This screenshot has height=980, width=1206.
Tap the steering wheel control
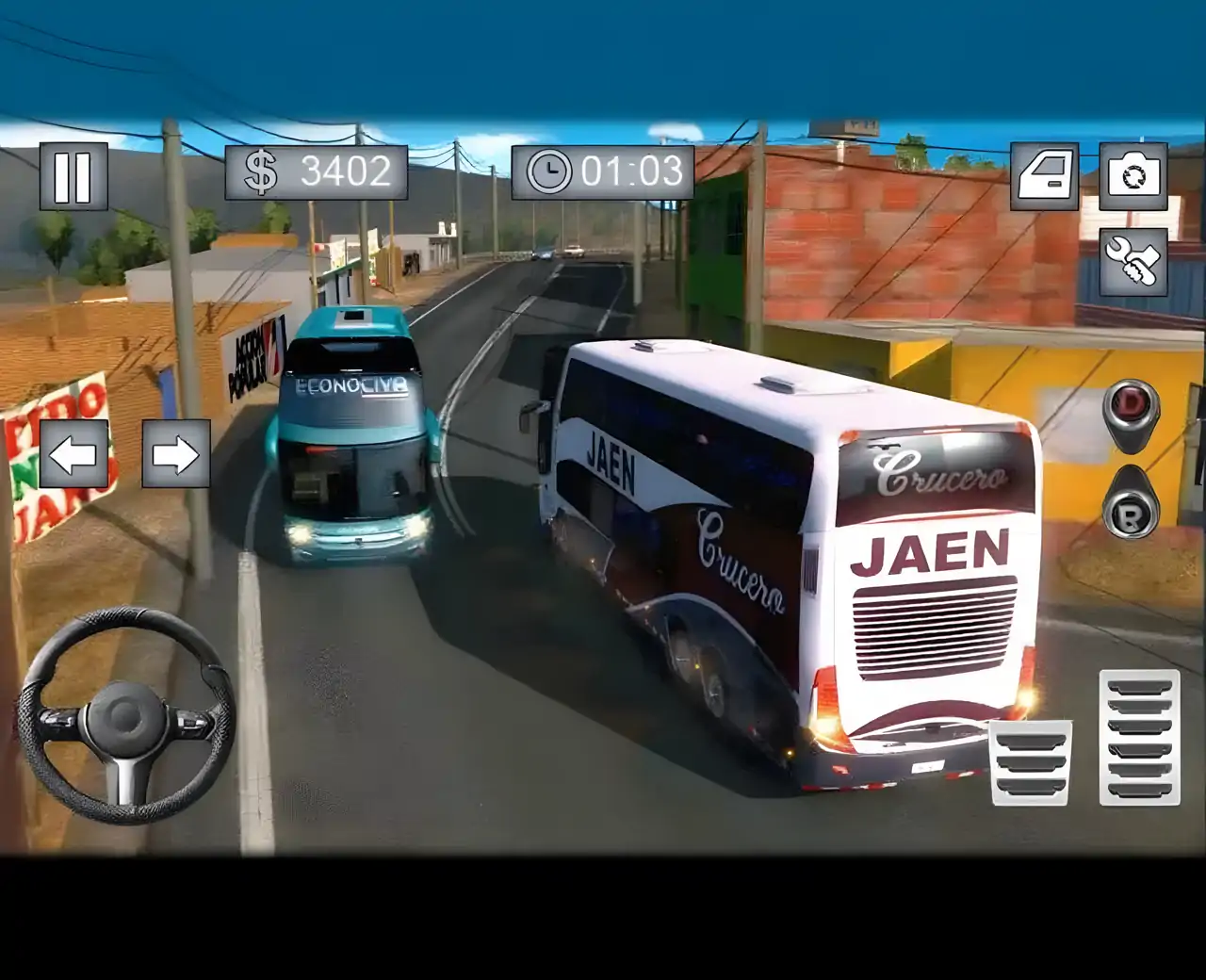coord(126,716)
